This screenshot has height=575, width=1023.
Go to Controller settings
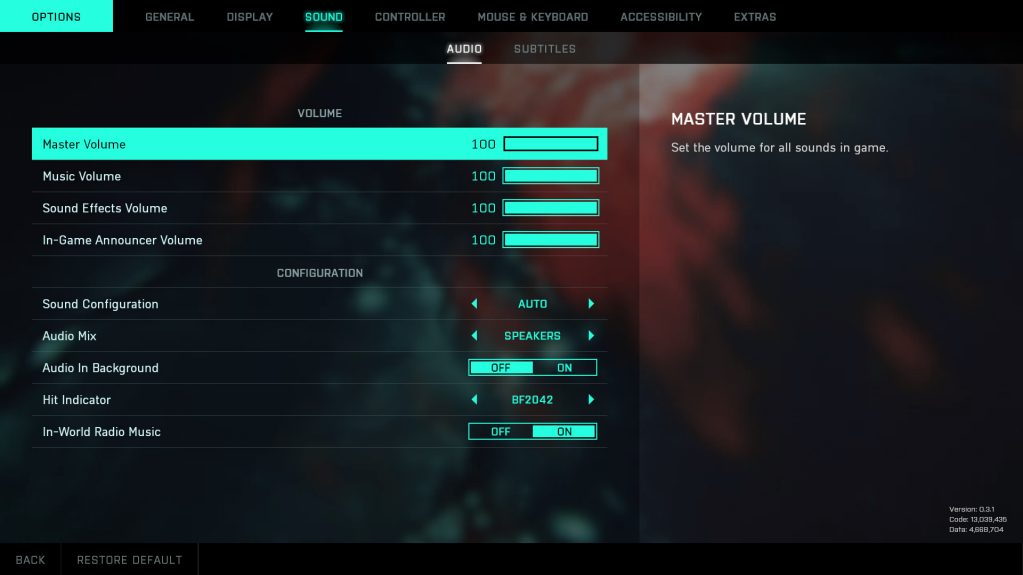[410, 17]
